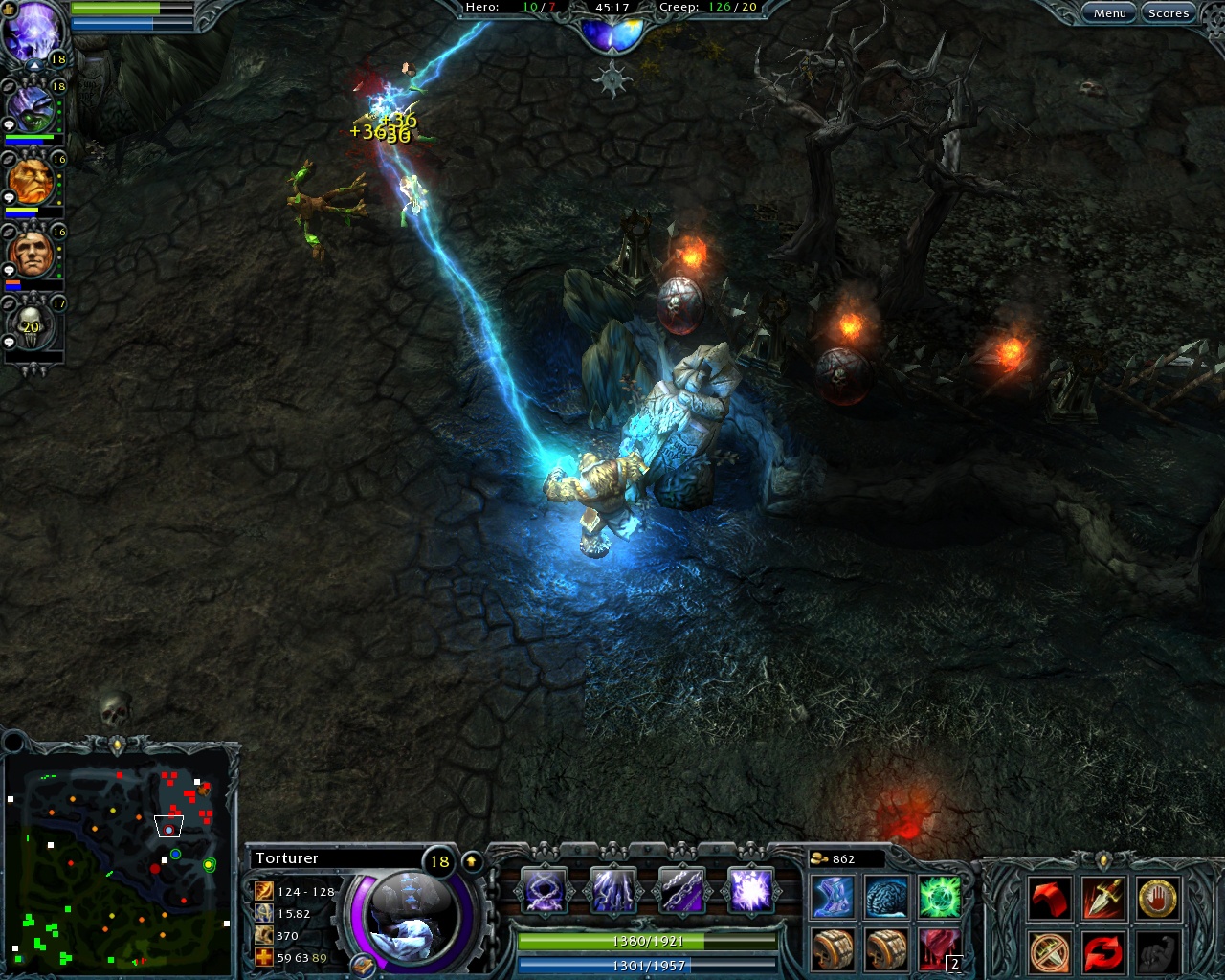1225x980 pixels.
Task: Select Torturer's hero portrait
Action: coord(412,919)
